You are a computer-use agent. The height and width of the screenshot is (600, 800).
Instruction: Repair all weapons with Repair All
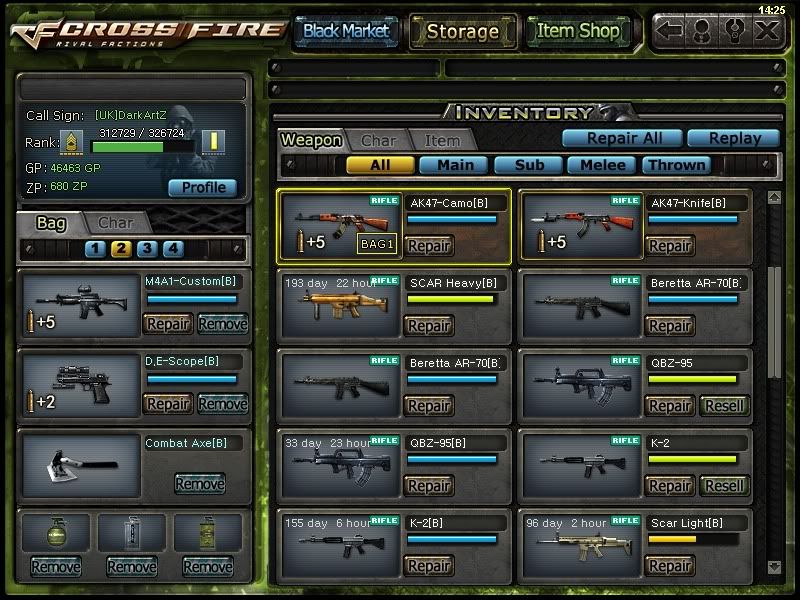pyautogui.click(x=620, y=139)
